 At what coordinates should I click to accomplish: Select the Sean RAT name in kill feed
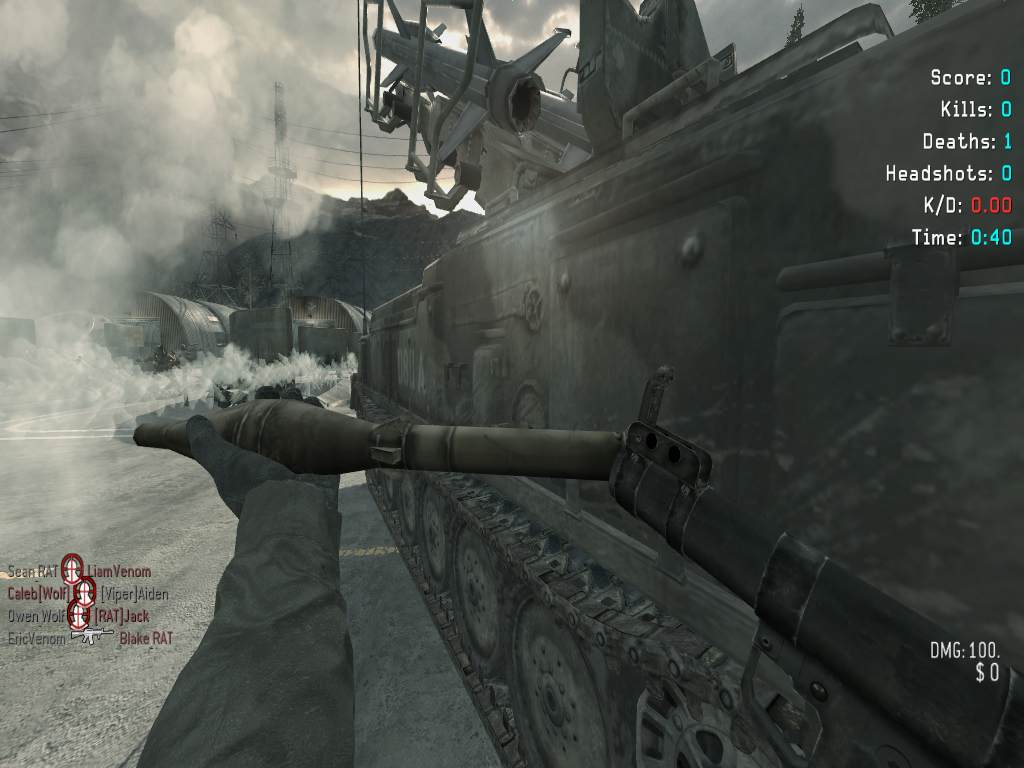(32, 572)
